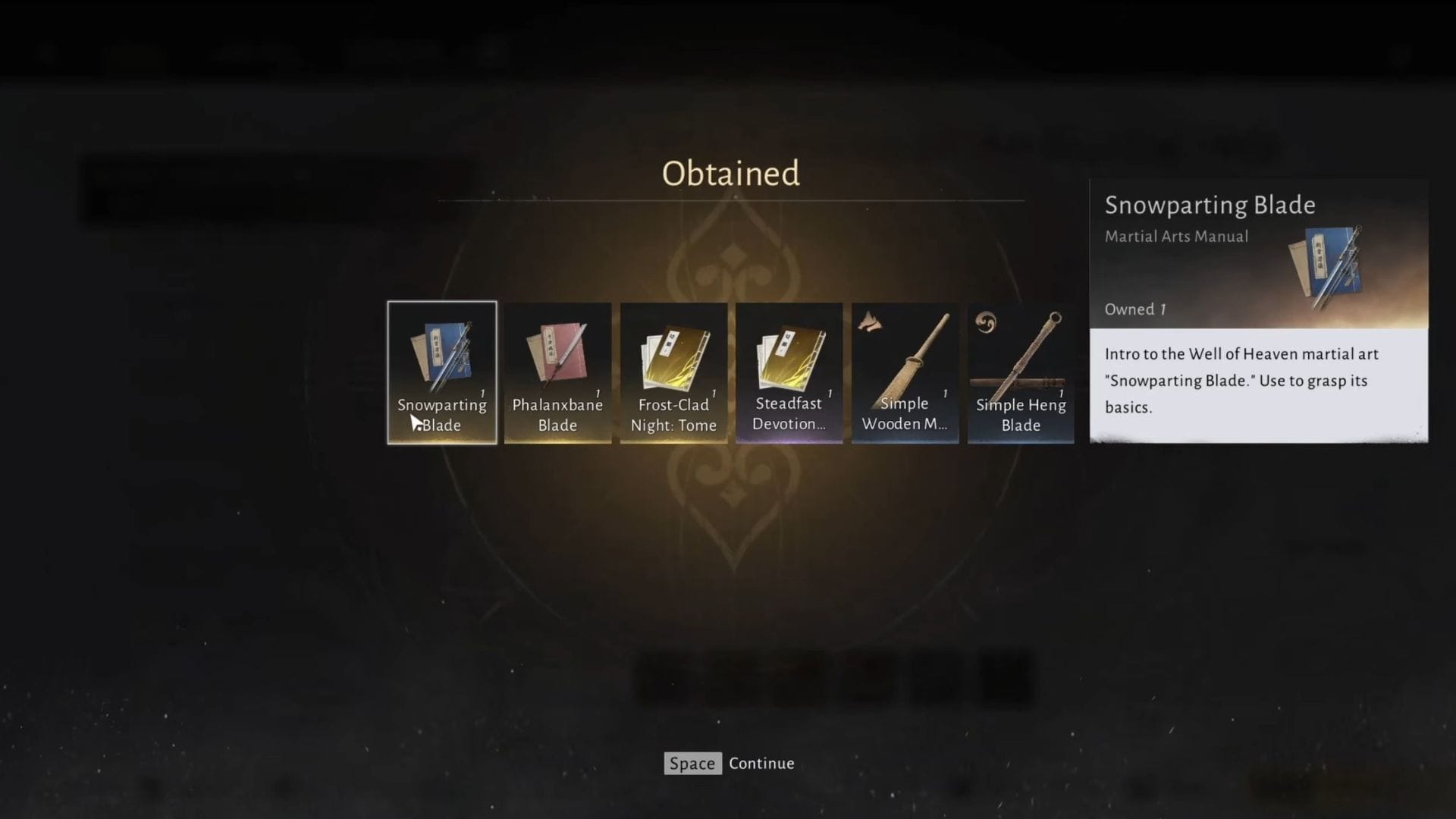1456x819 pixels.
Task: Continue past the Obtained screen
Action: [729, 764]
